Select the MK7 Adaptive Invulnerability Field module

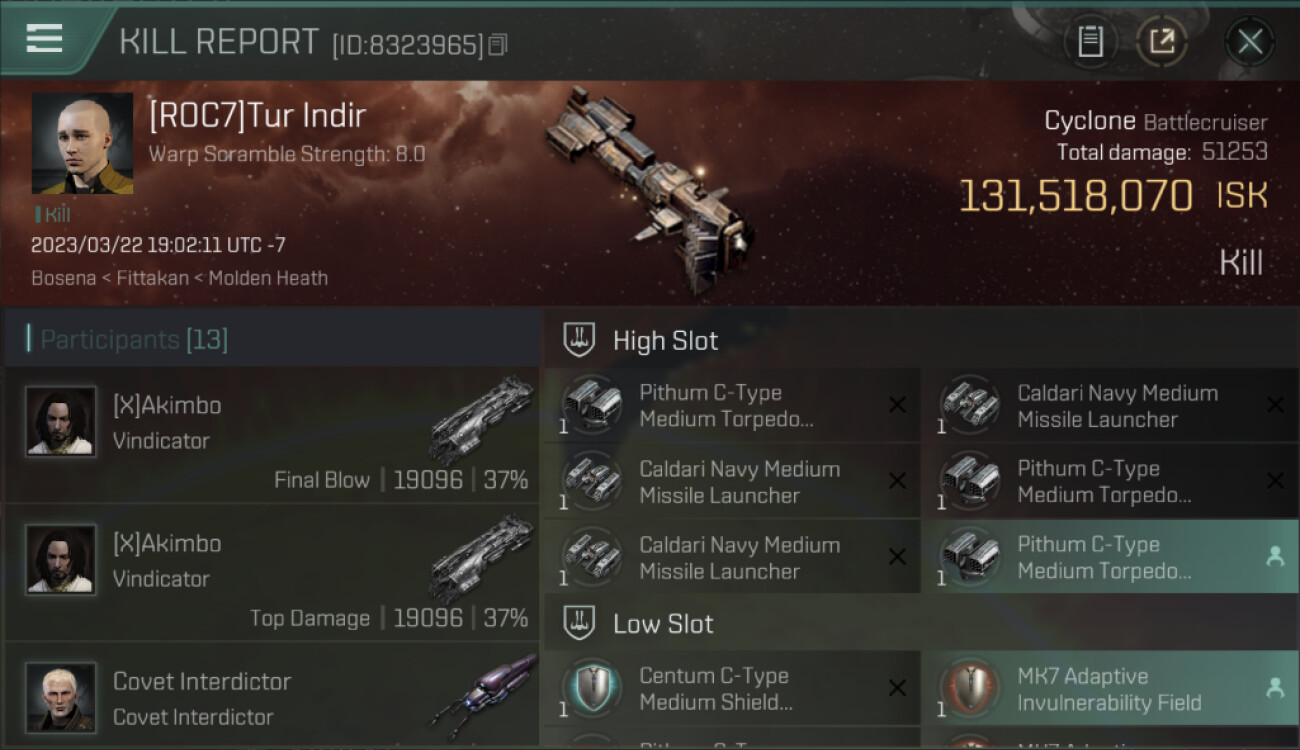click(1110, 689)
